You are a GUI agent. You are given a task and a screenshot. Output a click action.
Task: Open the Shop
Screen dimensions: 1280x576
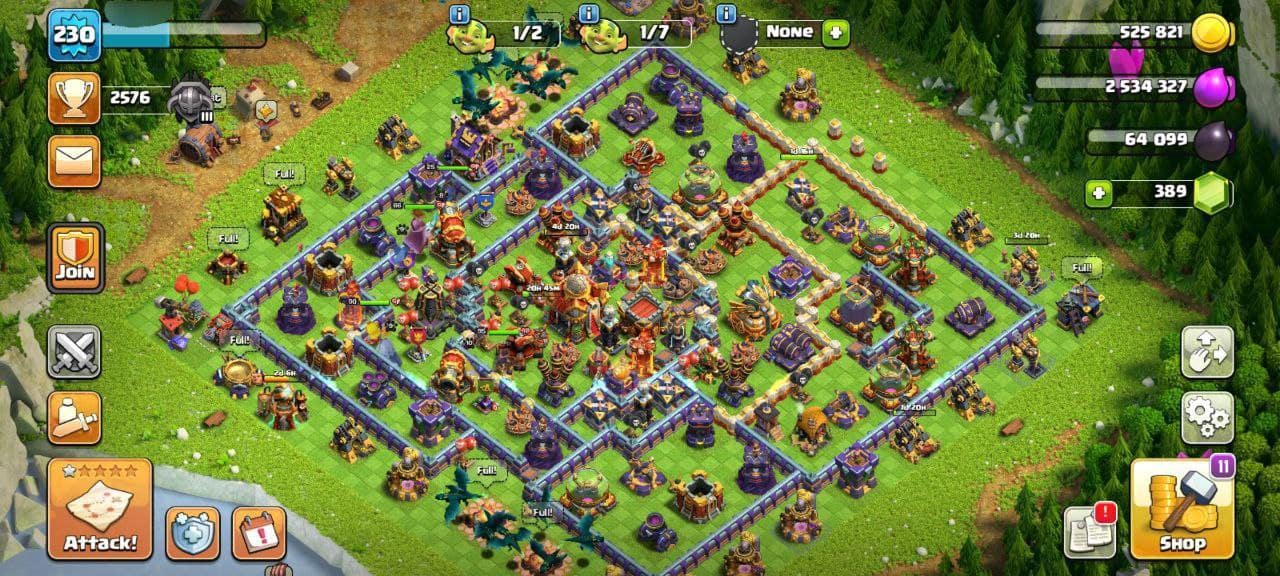1183,509
